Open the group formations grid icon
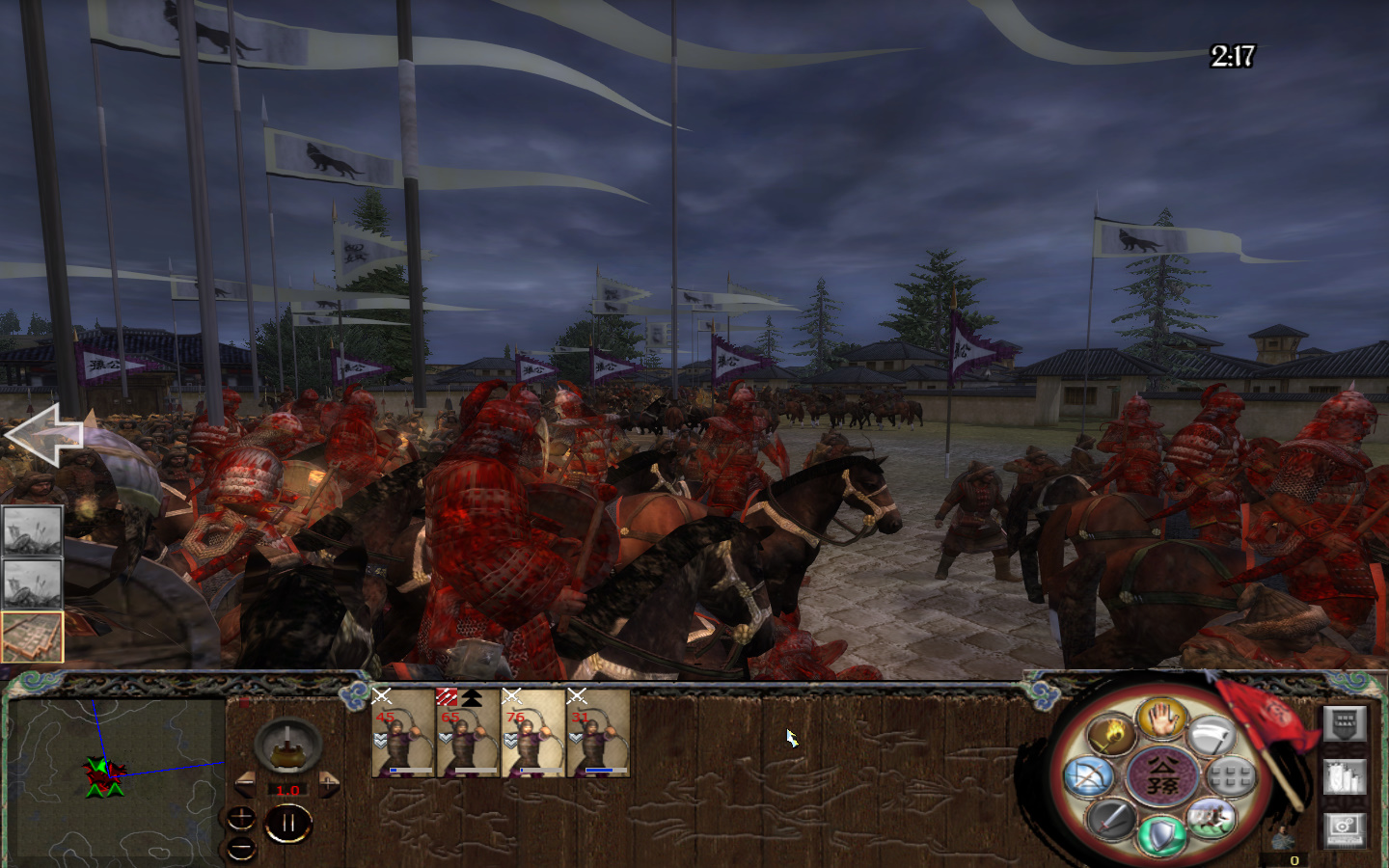This screenshot has width=1389, height=868. (1230, 777)
